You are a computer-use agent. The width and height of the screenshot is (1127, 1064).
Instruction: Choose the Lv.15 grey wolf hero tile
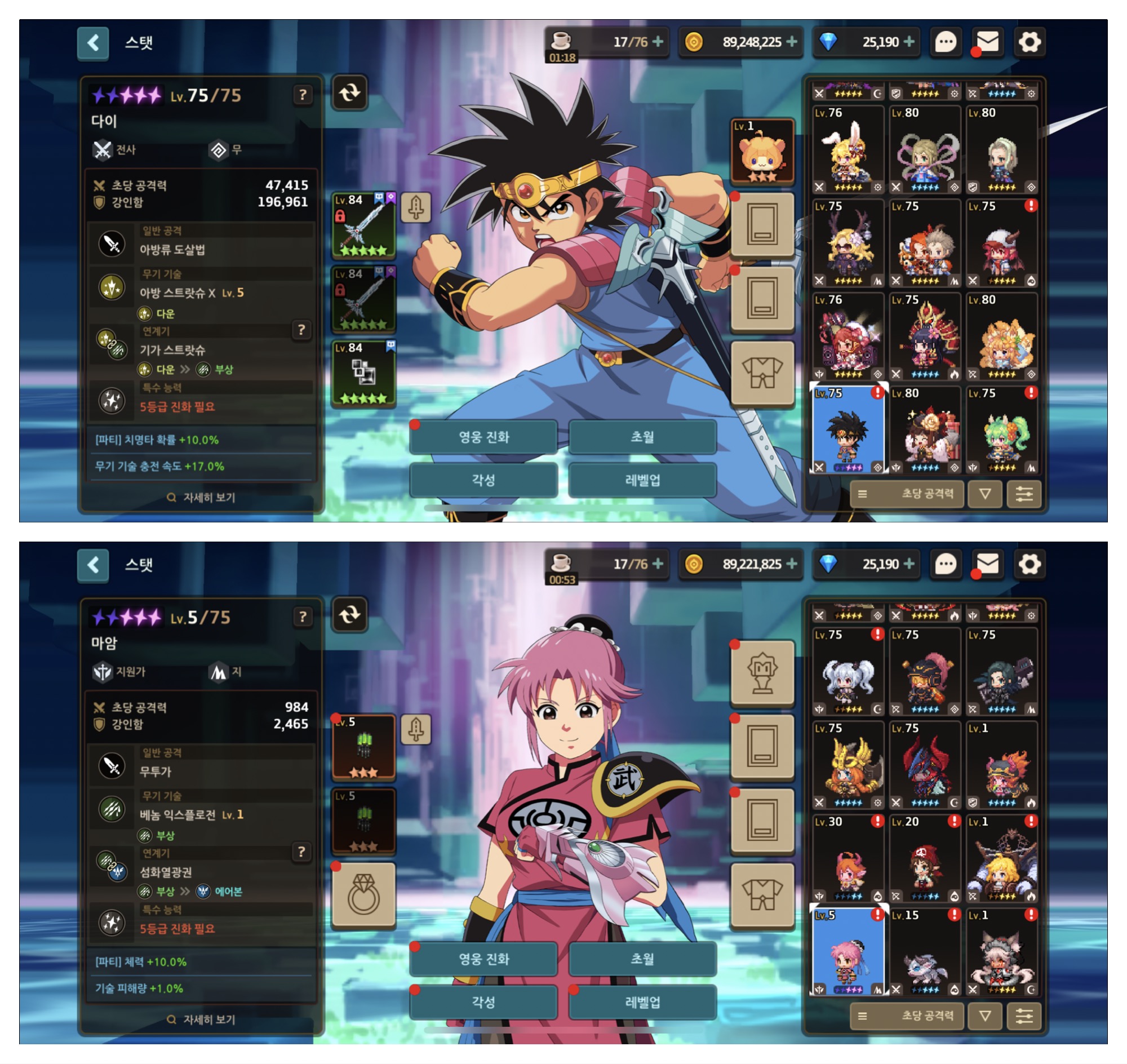[x=925, y=952]
